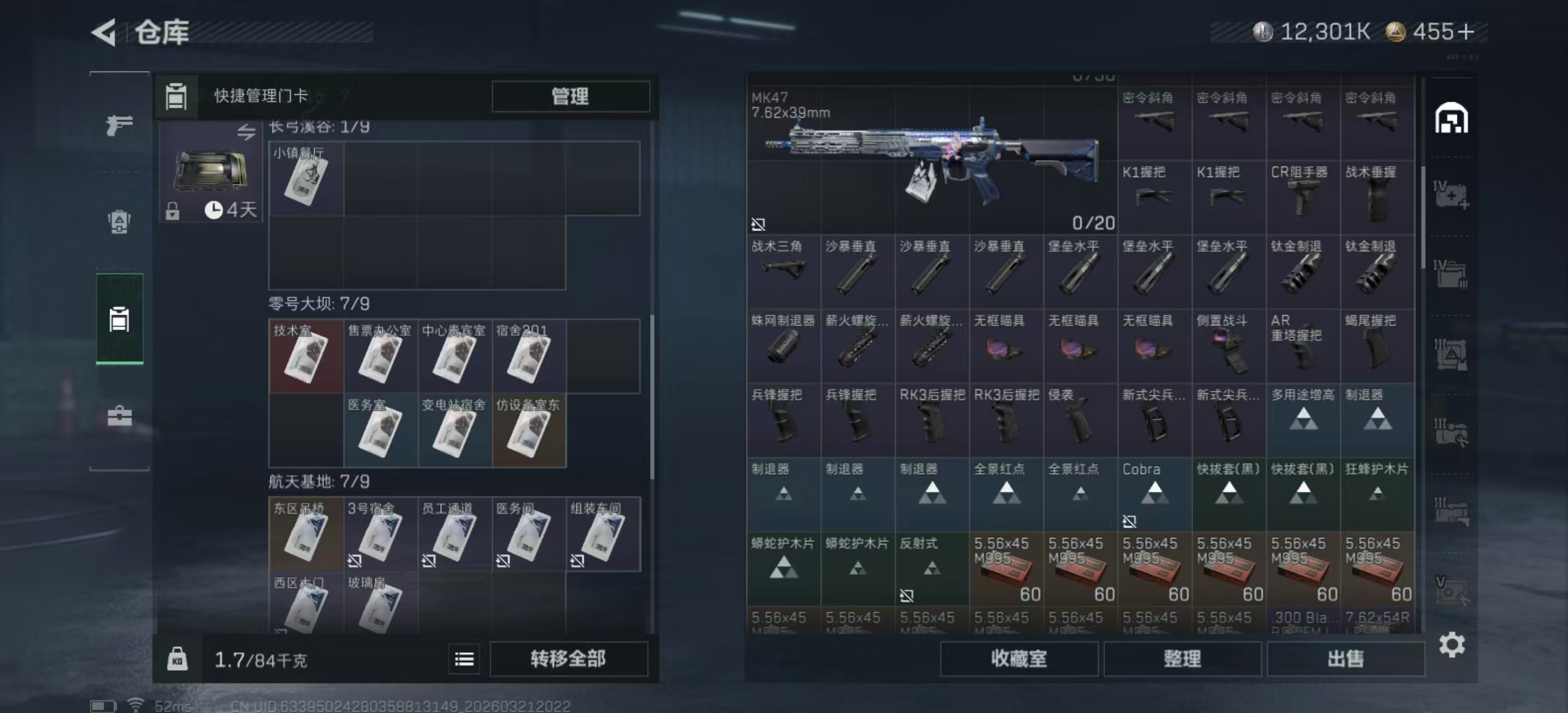Screen dimensions: 1568x713
Task: Select the 仿设备室东 keycard
Action: [529, 430]
